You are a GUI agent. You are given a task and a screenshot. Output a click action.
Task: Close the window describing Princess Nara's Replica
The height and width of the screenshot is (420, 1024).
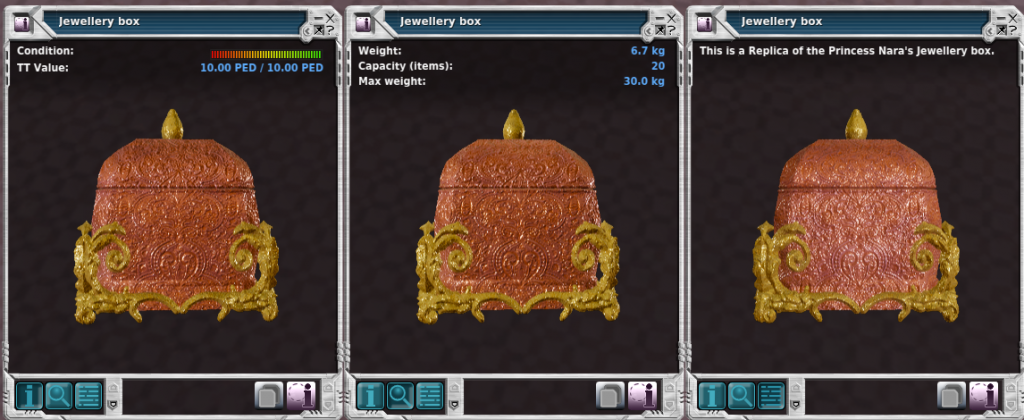tap(1012, 17)
